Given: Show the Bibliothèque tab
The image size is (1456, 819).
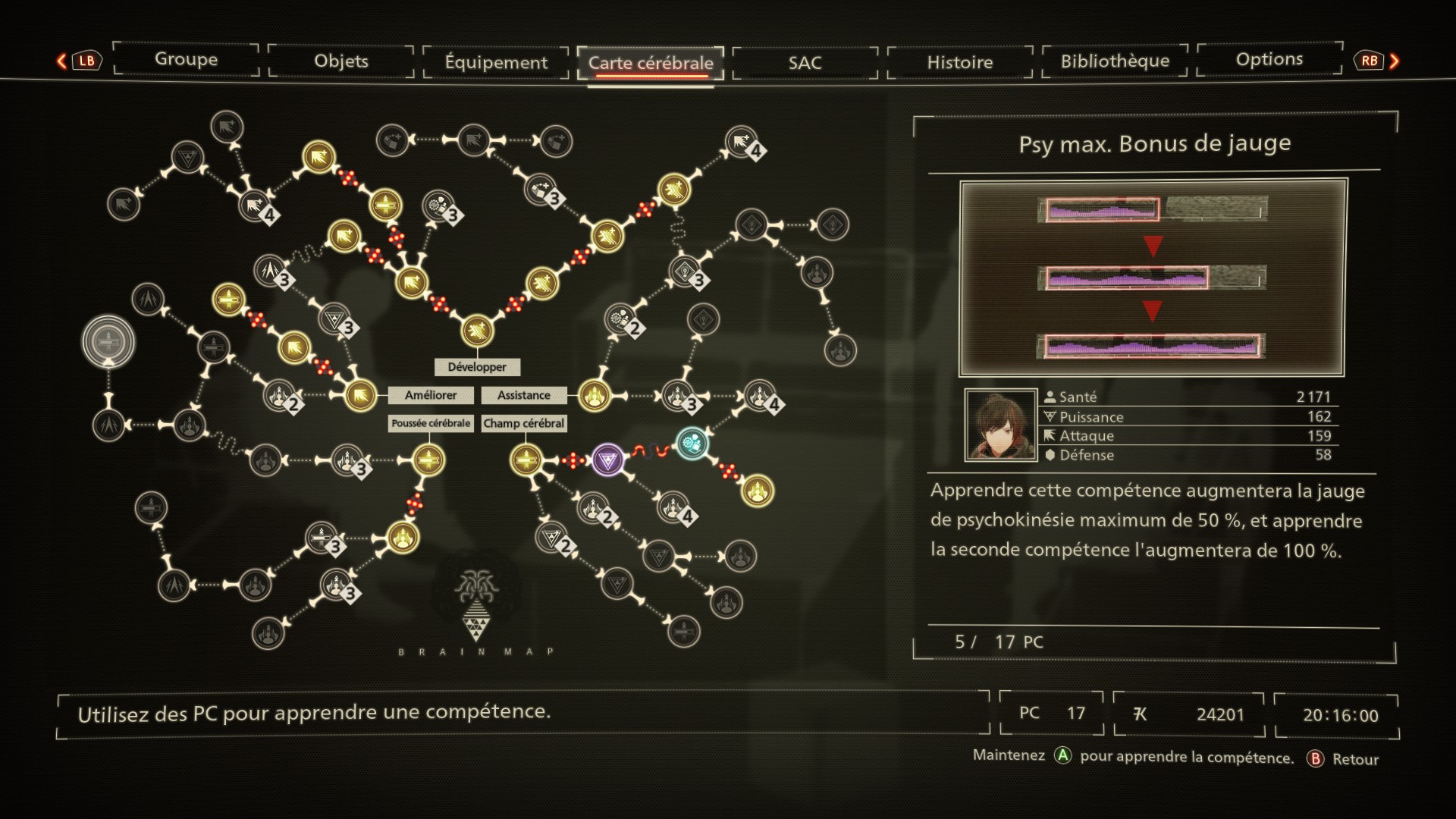Looking at the screenshot, I should point(1115,61).
